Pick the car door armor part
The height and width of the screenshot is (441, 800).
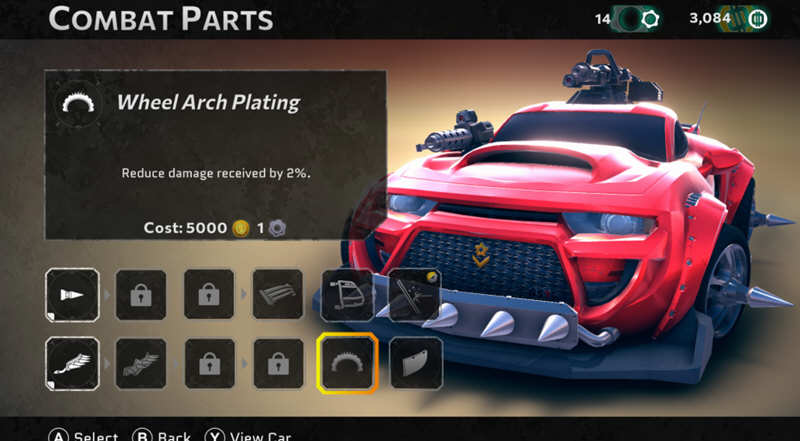pyautogui.click(x=347, y=295)
